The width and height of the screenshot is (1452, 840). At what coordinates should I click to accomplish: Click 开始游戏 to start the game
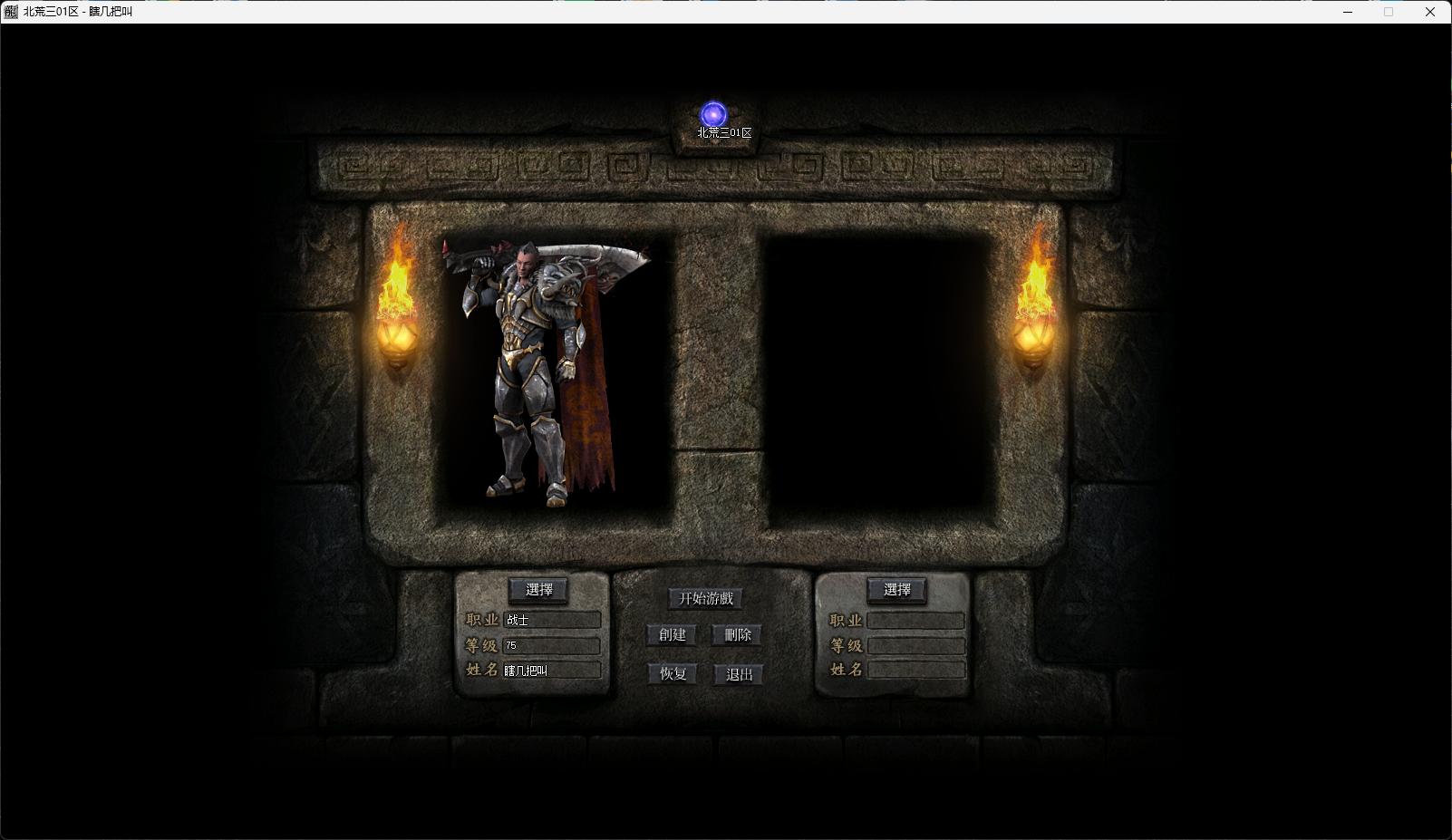706,598
